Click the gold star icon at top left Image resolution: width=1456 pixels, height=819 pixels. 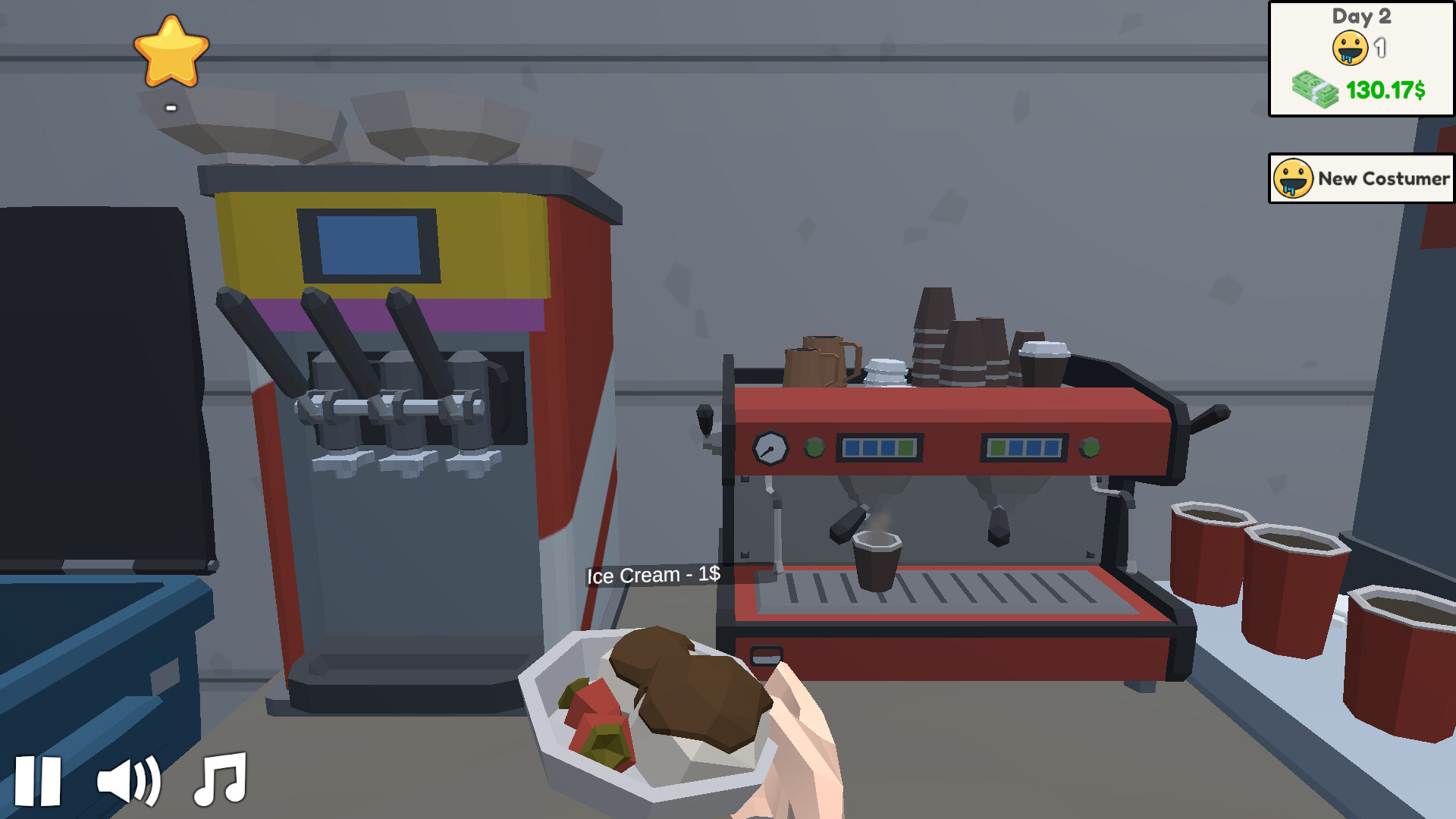point(171,52)
